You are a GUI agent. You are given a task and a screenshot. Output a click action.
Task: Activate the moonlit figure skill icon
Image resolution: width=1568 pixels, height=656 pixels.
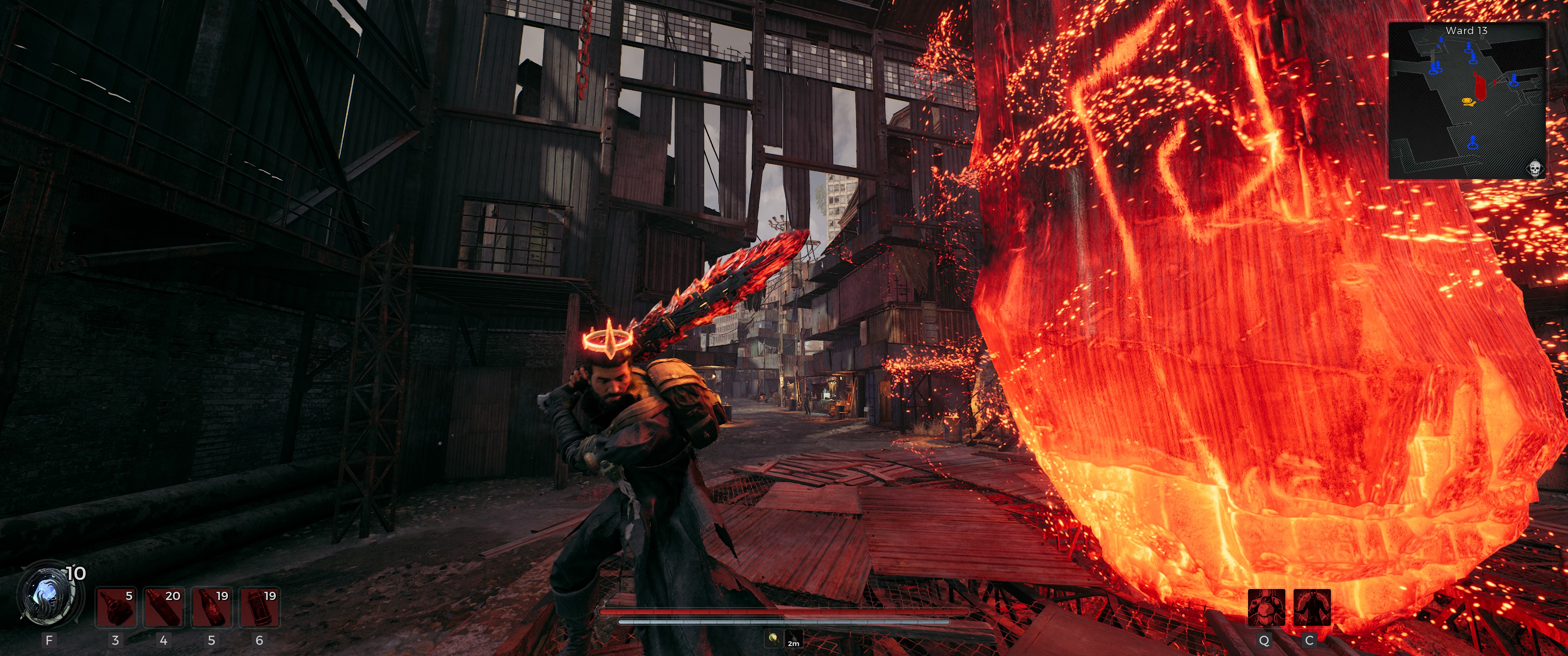click(x=1312, y=607)
